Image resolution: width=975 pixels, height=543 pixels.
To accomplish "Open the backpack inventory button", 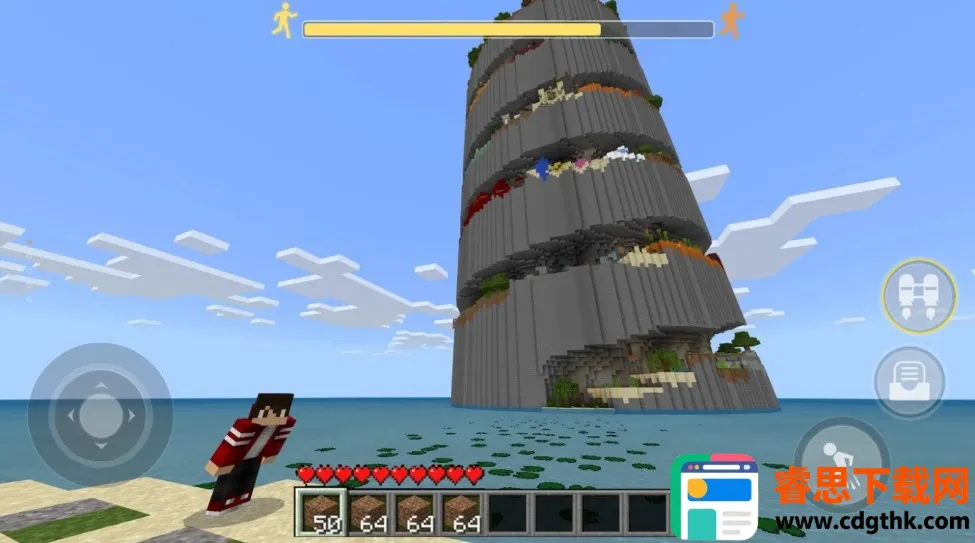I will (x=909, y=381).
